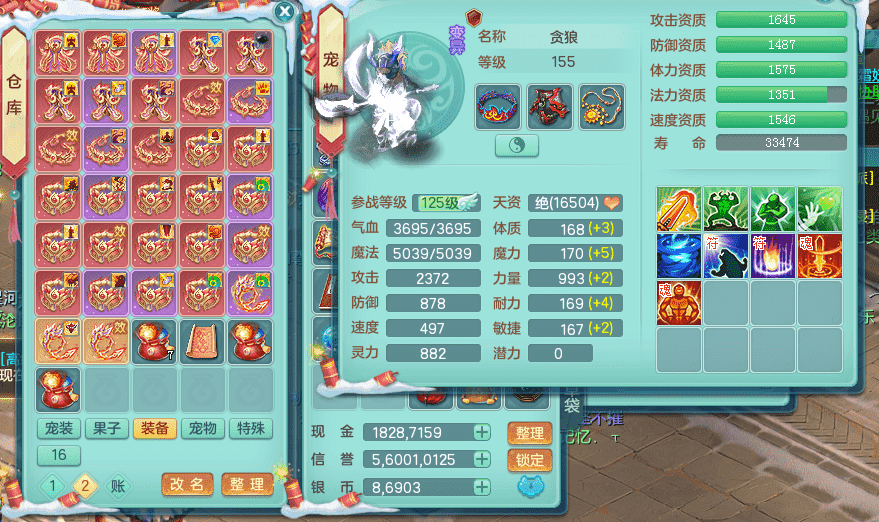Sort the warehouse with 整理 button

[246, 485]
